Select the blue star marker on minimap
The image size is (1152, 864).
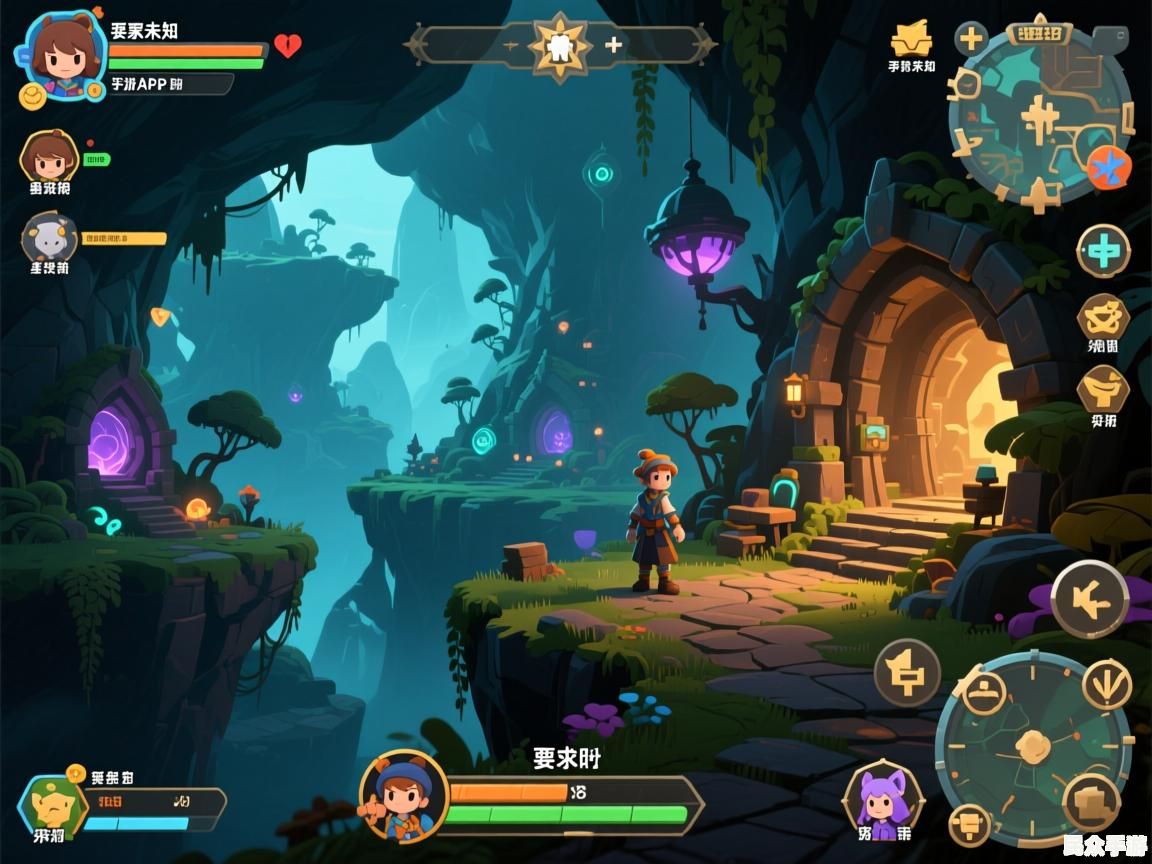pos(1108,167)
